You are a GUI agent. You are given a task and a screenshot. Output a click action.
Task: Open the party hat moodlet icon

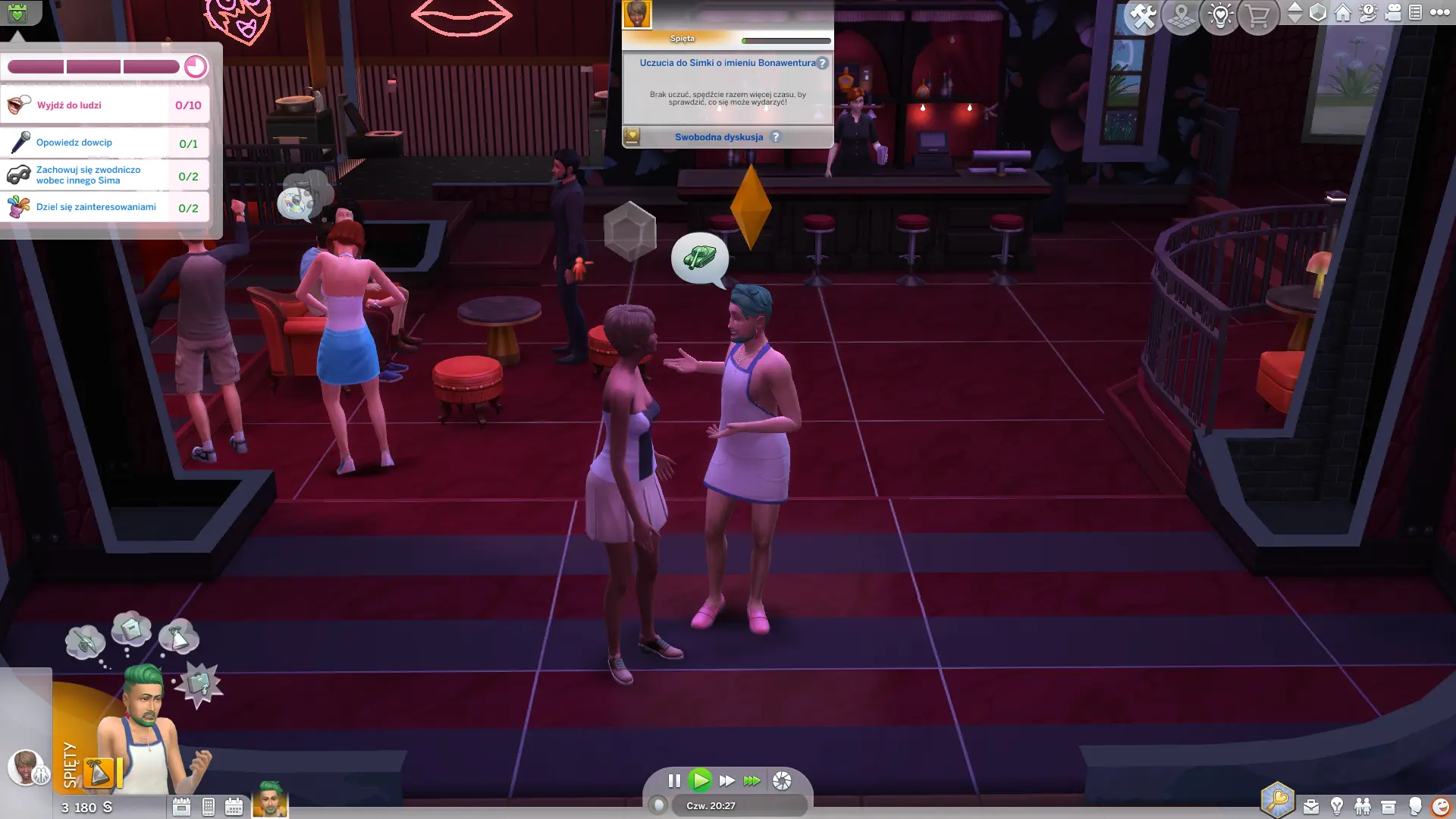[99, 772]
